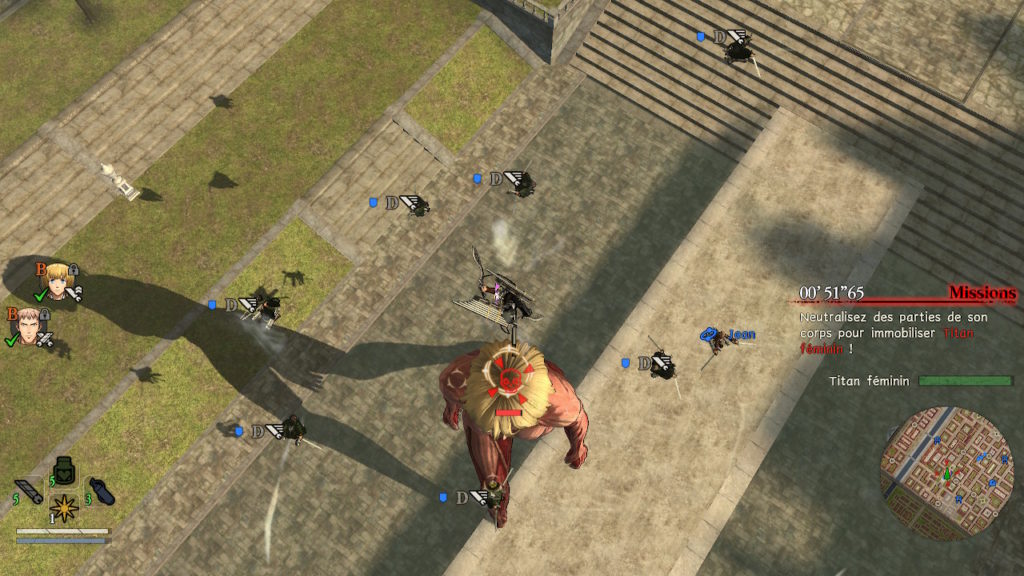Use the gas canister refill item
This screenshot has height=576, width=1024.
pyautogui.click(x=100, y=491)
